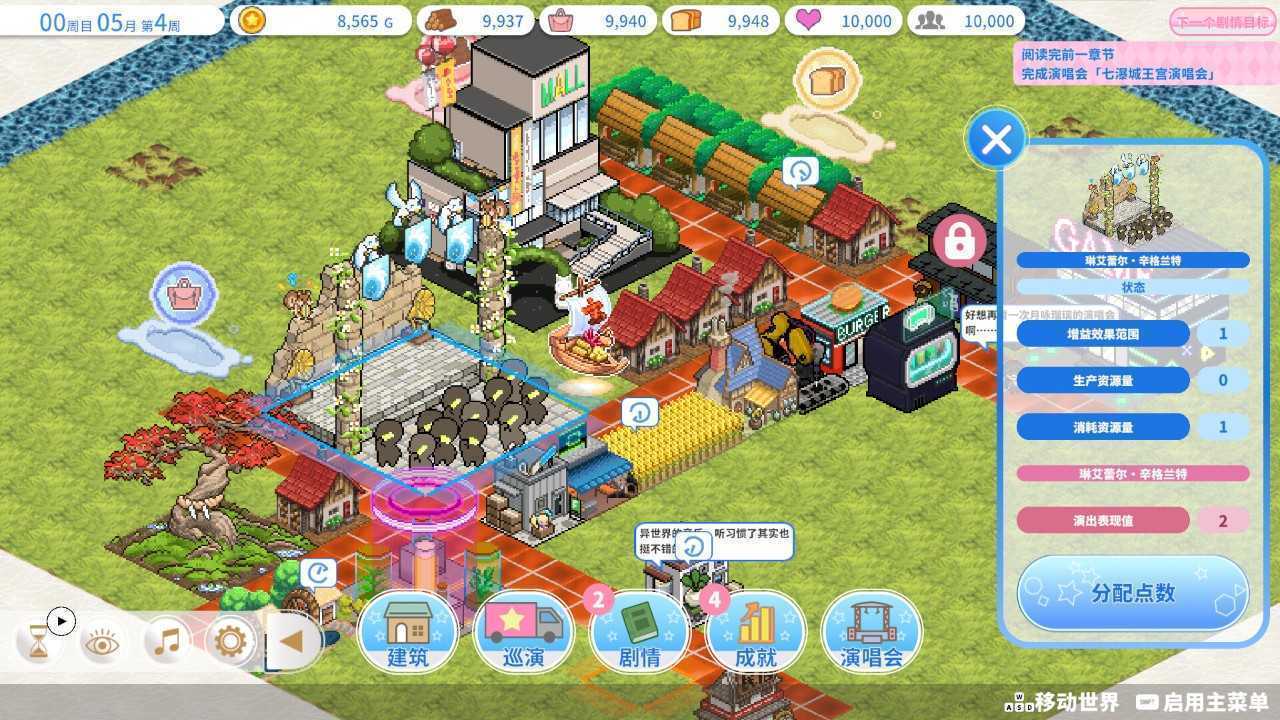This screenshot has width=1280, height=720.
Task: Click the 分配点数 allocate points button
Action: coord(1133,592)
